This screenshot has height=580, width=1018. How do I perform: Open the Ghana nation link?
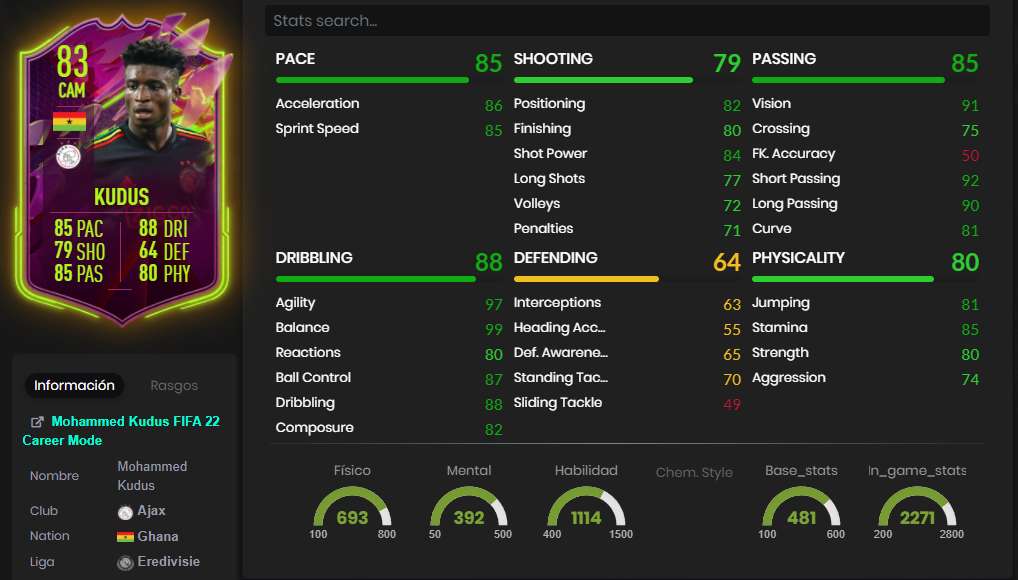157,536
